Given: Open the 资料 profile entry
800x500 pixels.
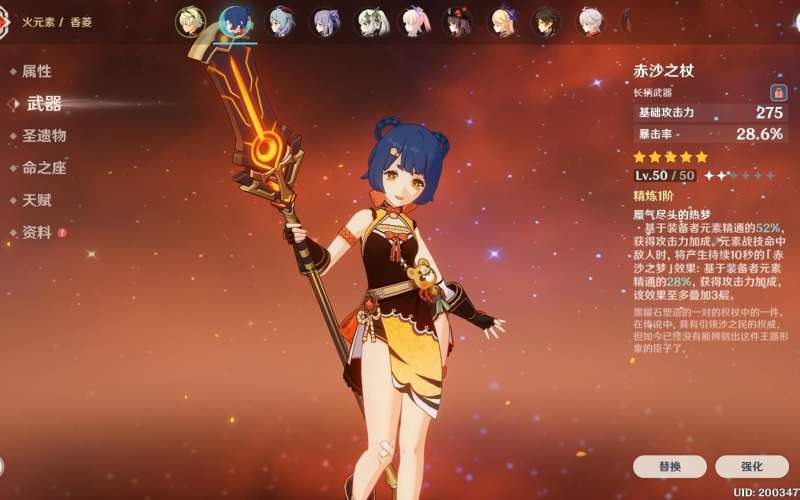Looking at the screenshot, I should tap(37, 232).
